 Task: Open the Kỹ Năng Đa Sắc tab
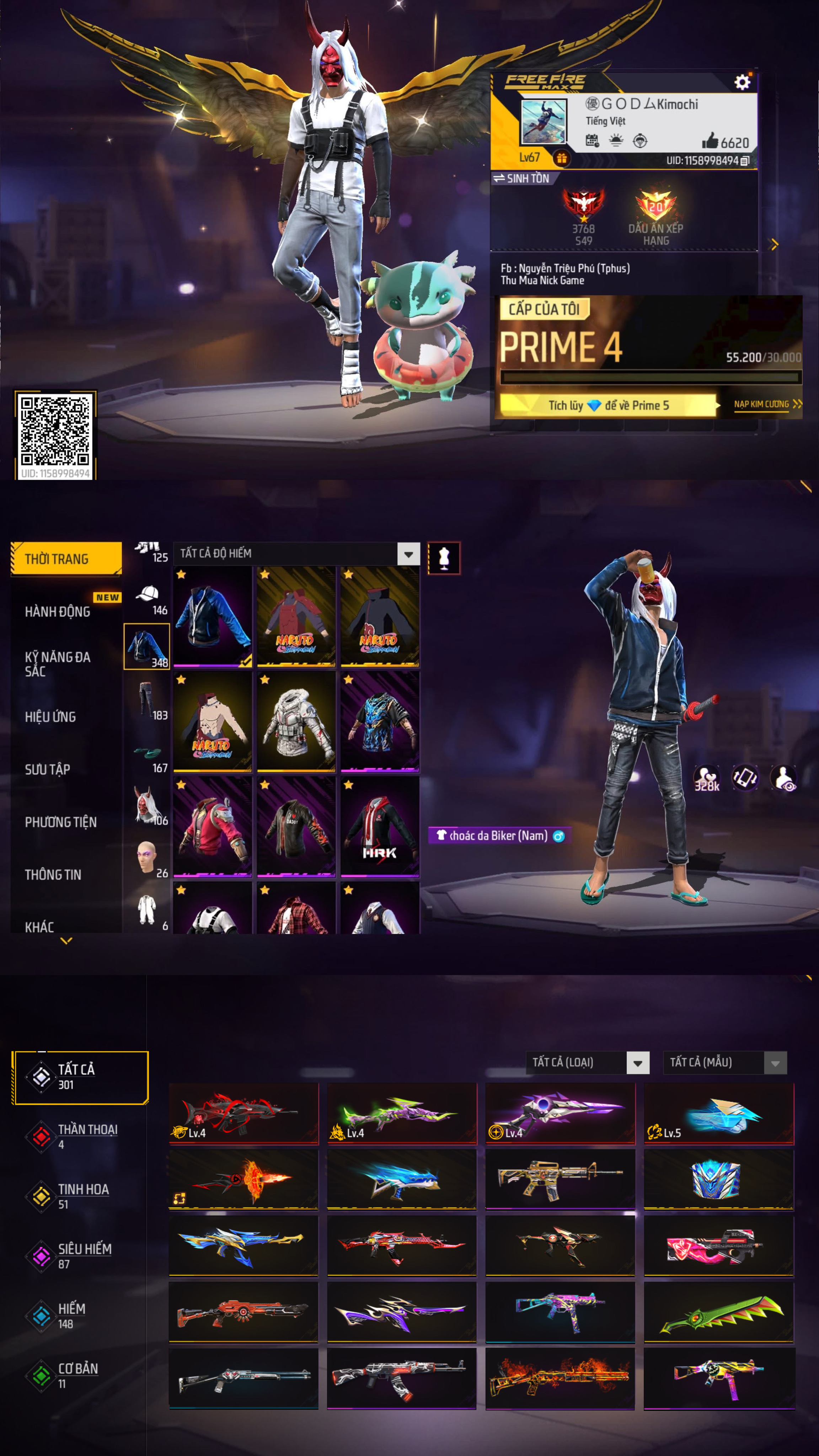pyautogui.click(x=58, y=663)
